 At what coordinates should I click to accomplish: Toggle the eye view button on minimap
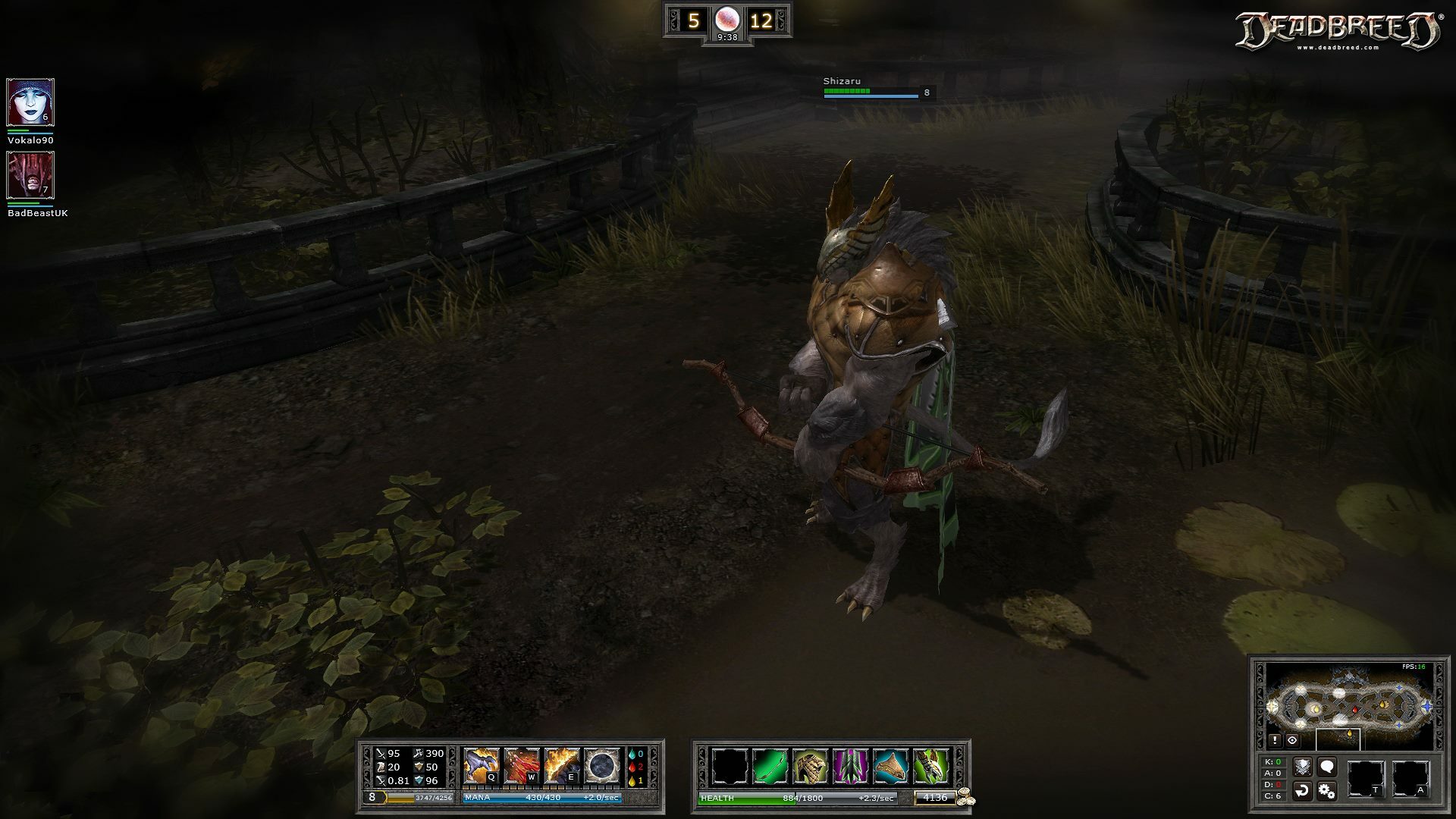click(x=1292, y=740)
